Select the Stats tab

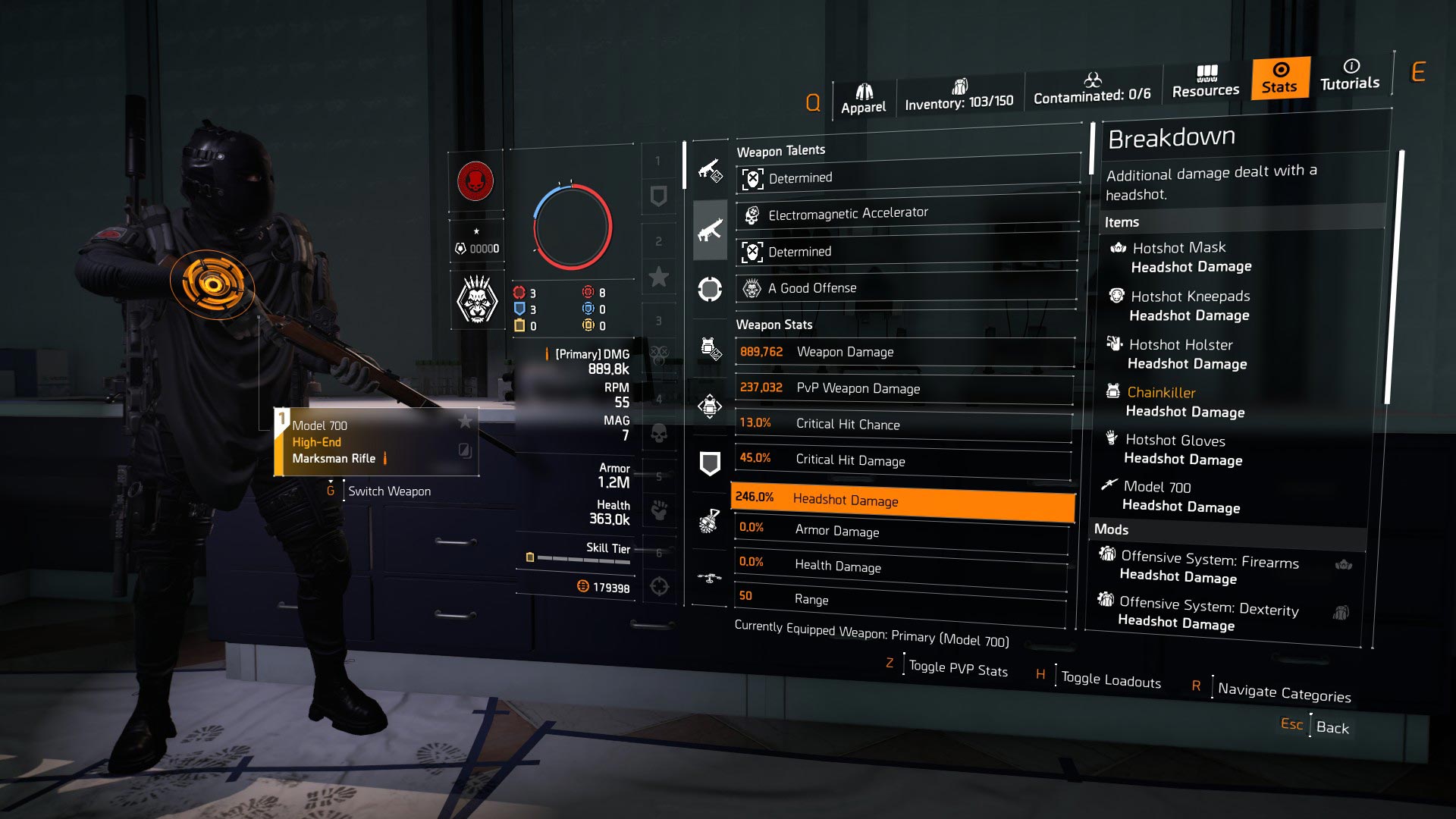pyautogui.click(x=1279, y=78)
